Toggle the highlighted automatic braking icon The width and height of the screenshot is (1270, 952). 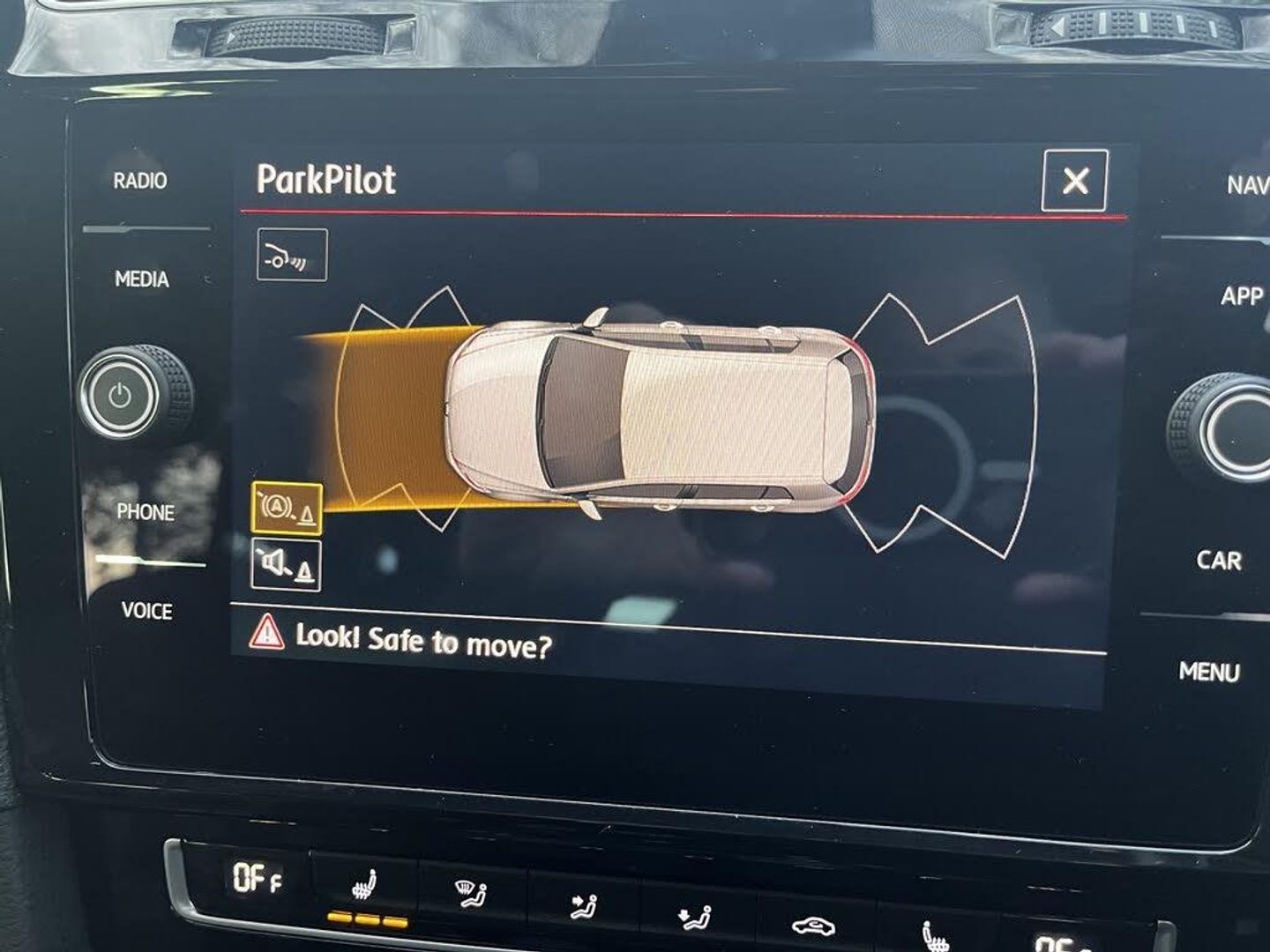pos(287,509)
